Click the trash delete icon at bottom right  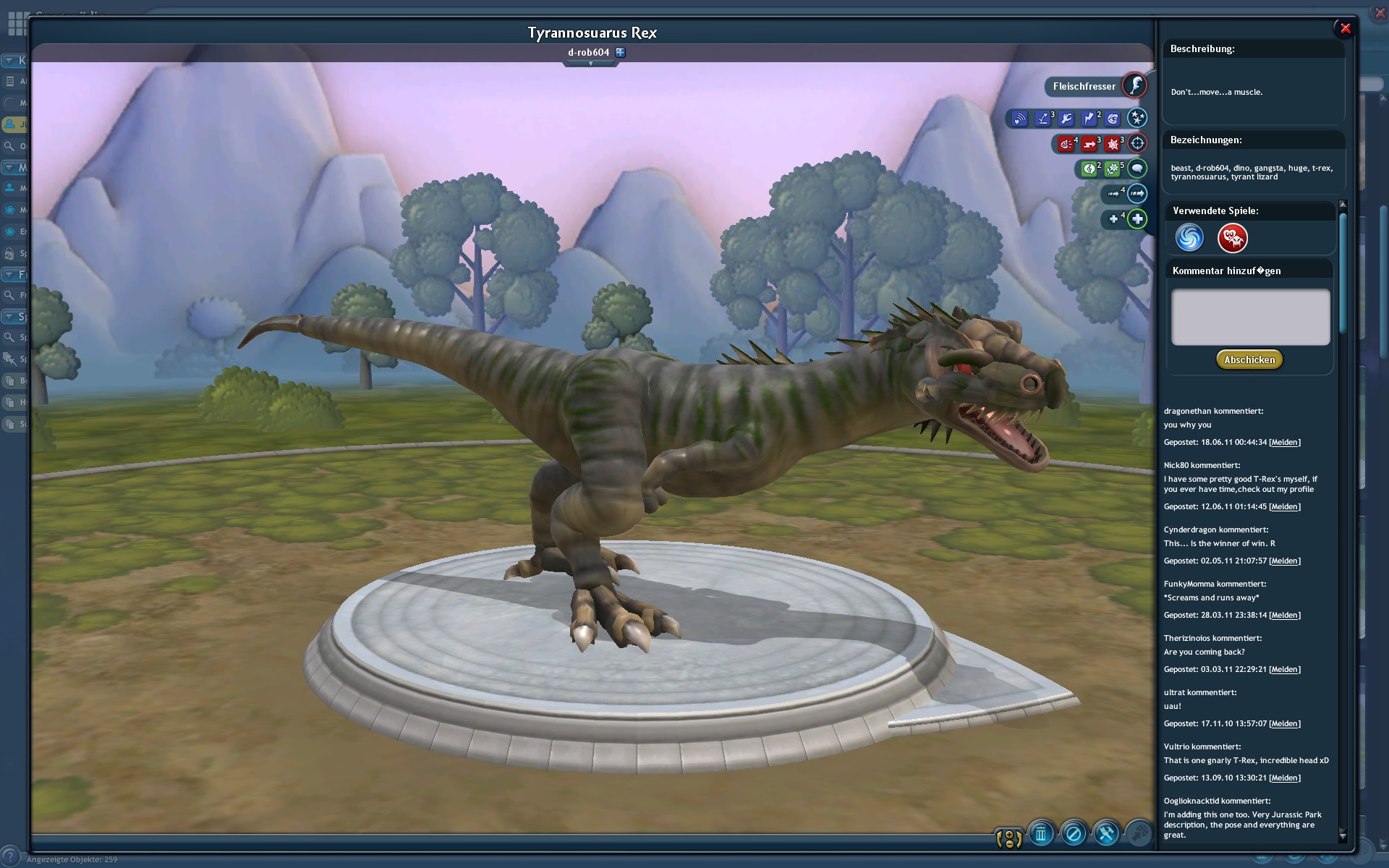tap(1041, 833)
